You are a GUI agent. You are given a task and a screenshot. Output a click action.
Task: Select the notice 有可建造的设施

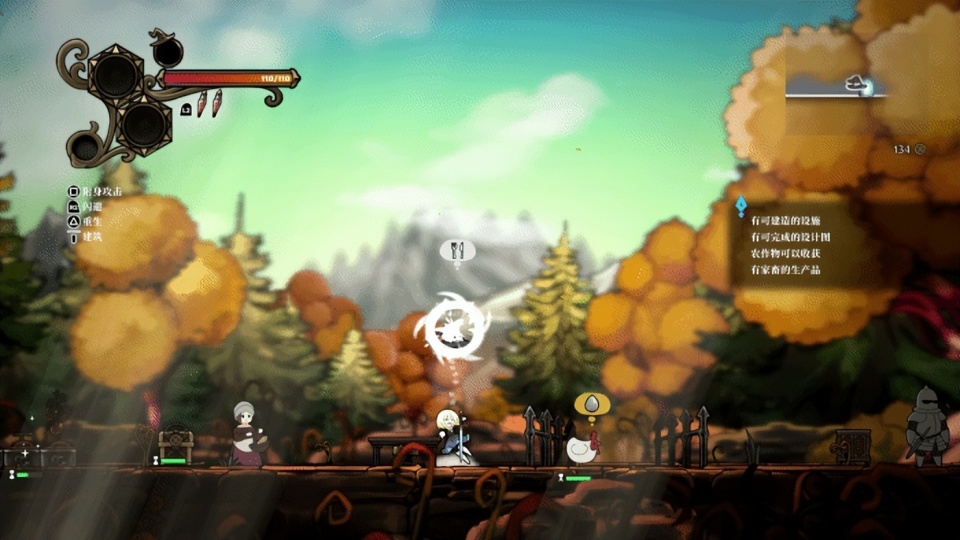(x=785, y=221)
